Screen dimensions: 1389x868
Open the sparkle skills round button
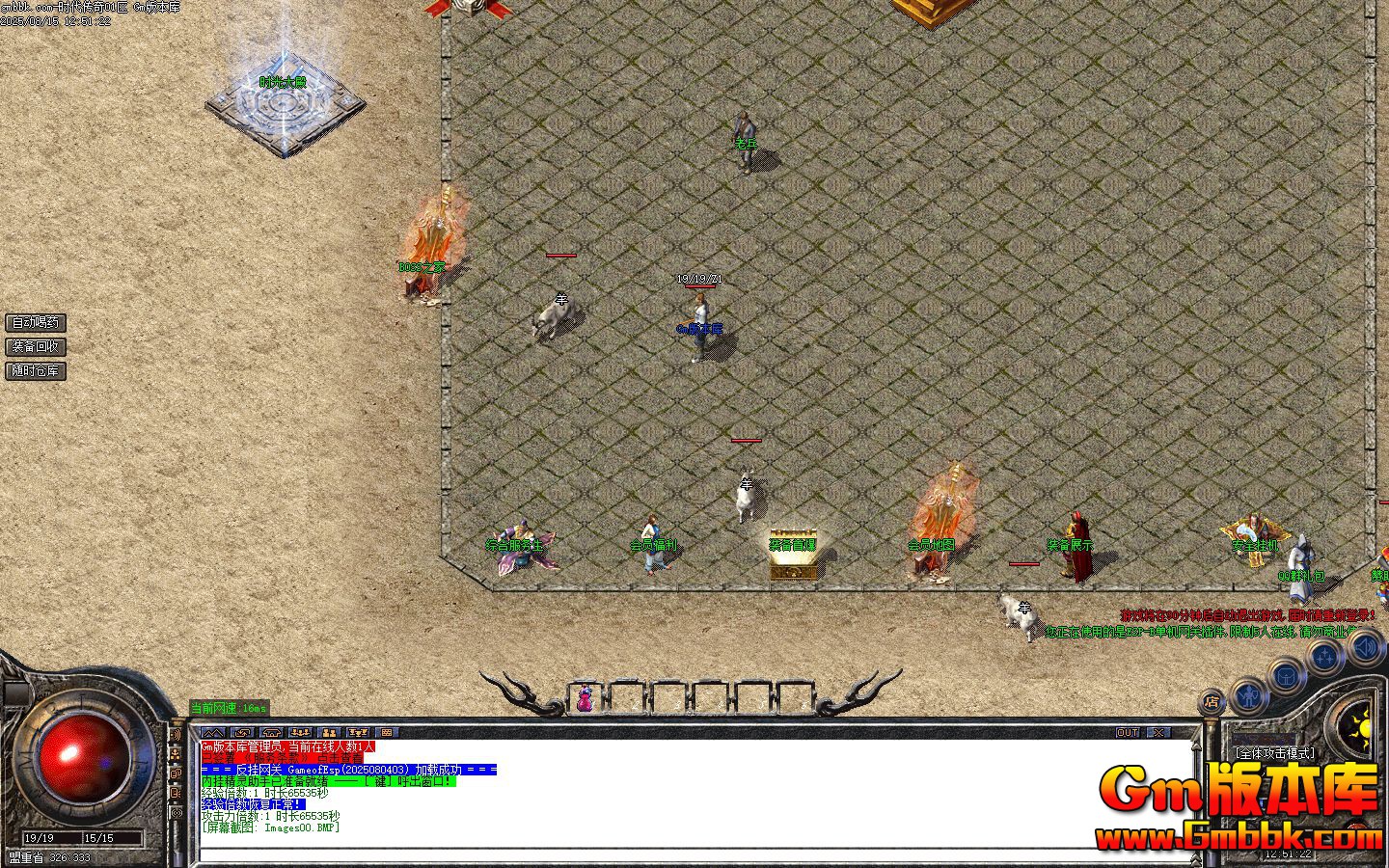pos(1324,658)
